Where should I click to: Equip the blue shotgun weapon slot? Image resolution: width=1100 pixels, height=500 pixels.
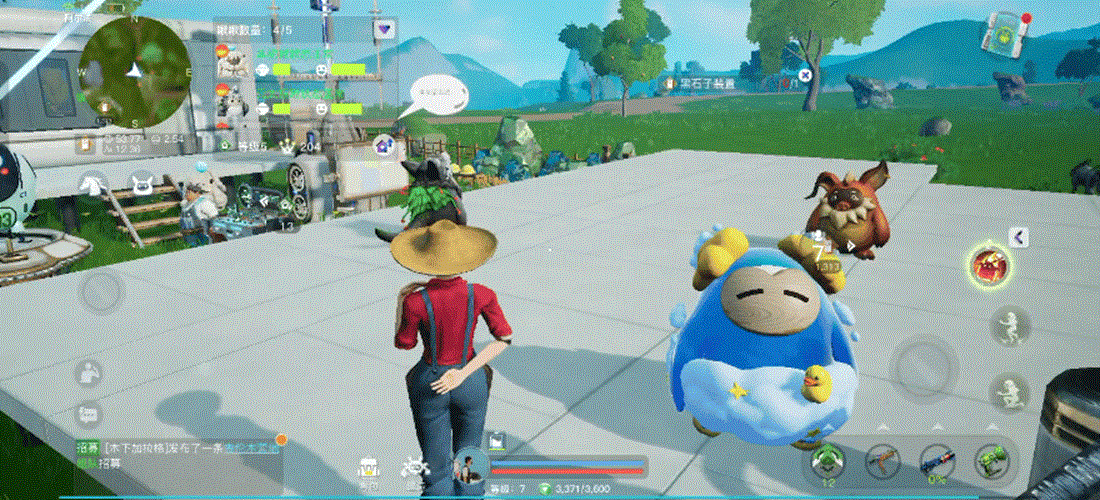coord(936,460)
